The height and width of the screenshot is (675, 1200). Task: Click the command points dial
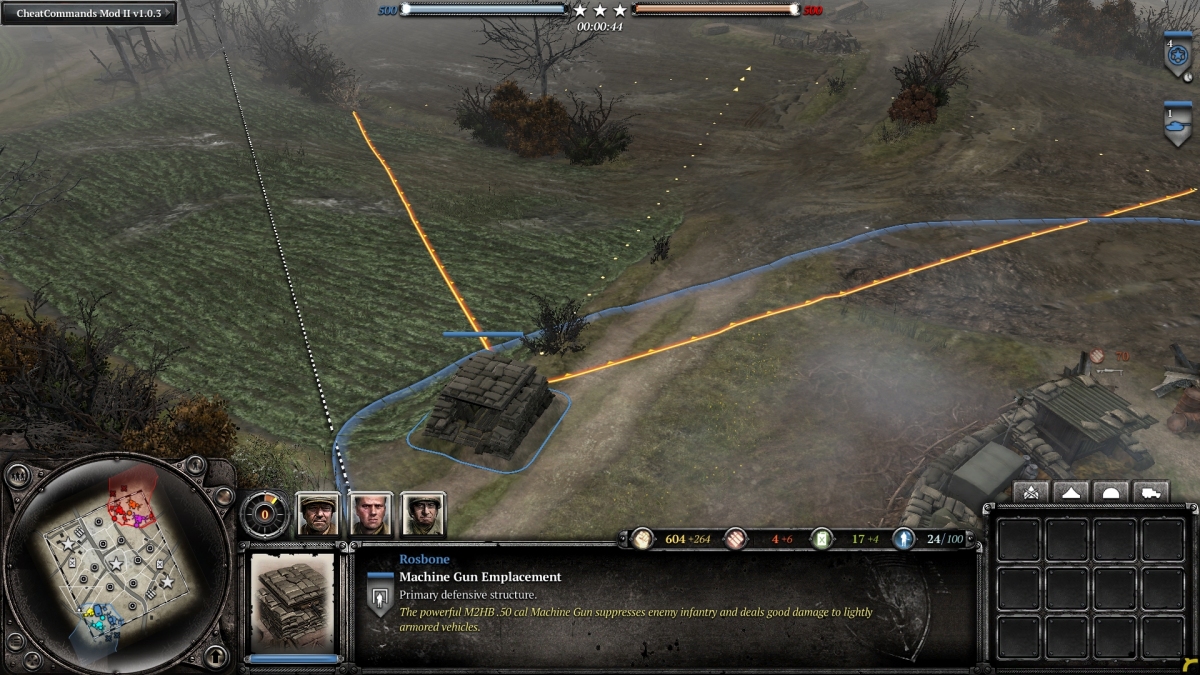click(265, 514)
